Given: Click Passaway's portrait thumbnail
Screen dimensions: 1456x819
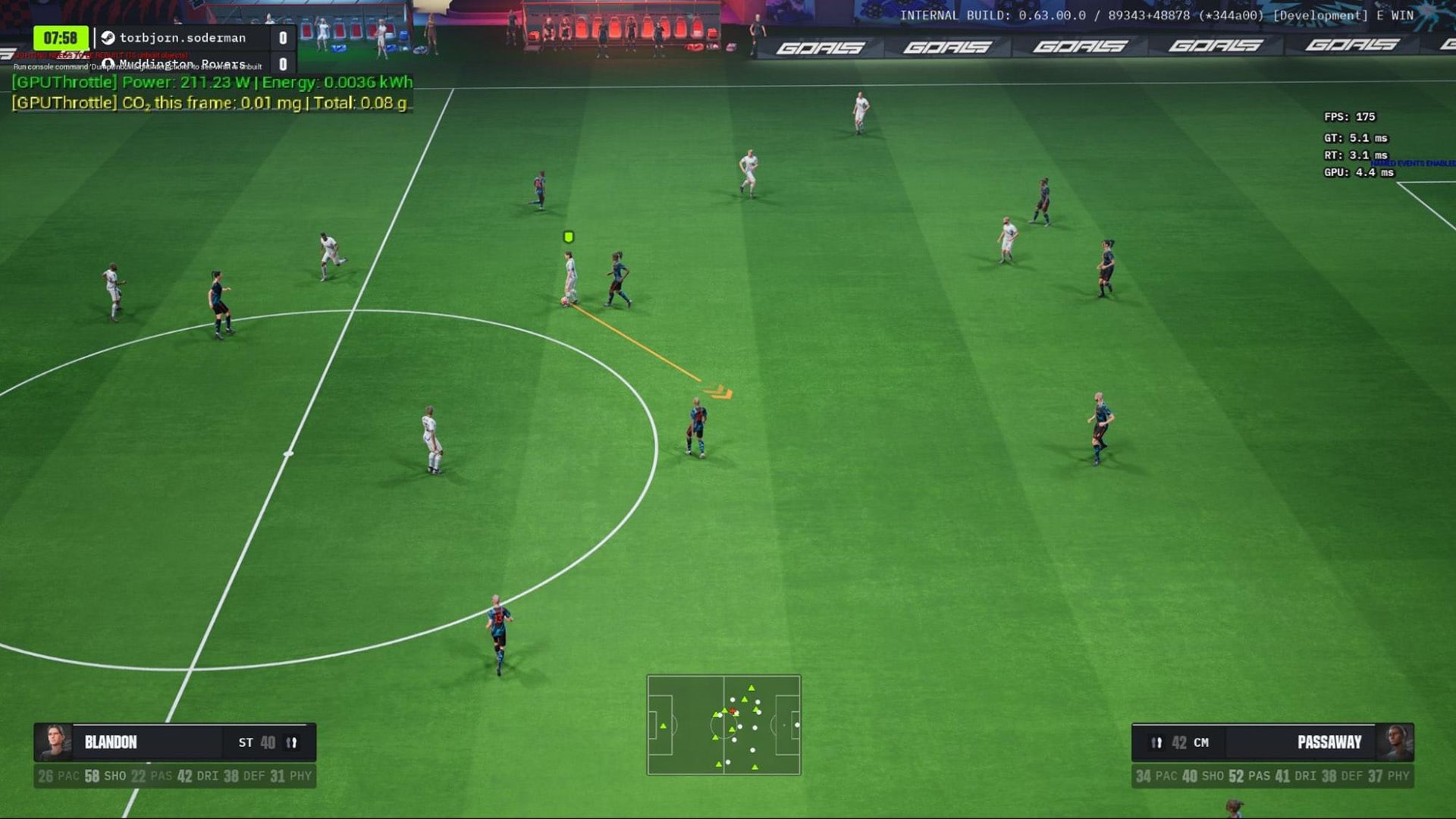Looking at the screenshot, I should coord(1395,742).
